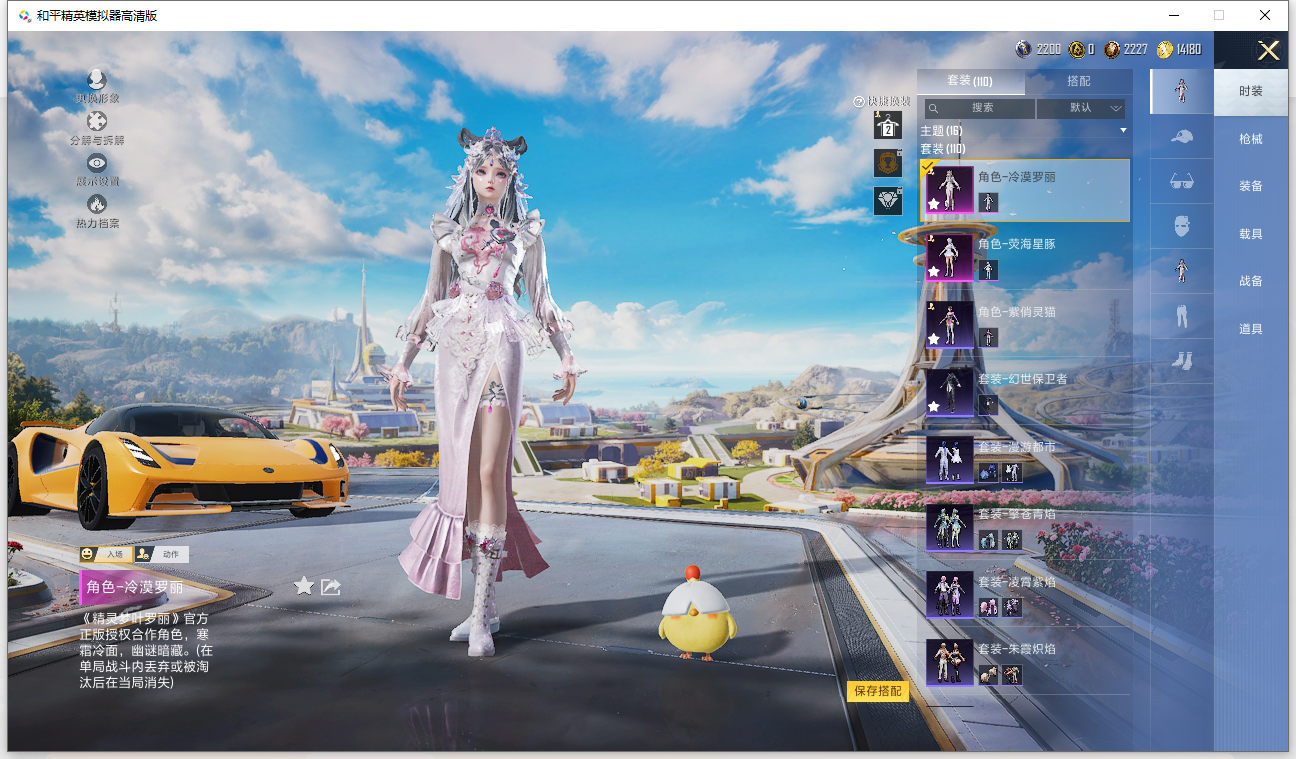Image resolution: width=1296 pixels, height=759 pixels.
Task: Click the share arrow icon
Action: pyautogui.click(x=331, y=587)
